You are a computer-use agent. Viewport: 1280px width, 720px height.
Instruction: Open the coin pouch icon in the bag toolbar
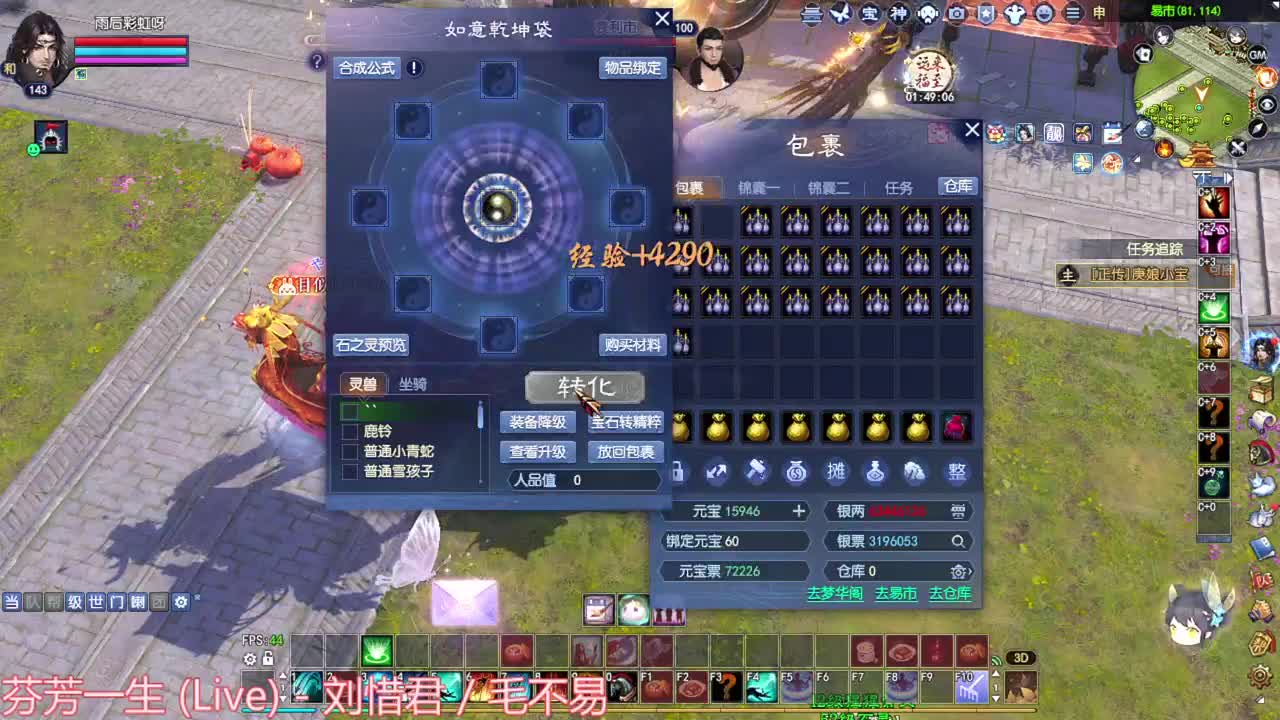(x=796, y=472)
